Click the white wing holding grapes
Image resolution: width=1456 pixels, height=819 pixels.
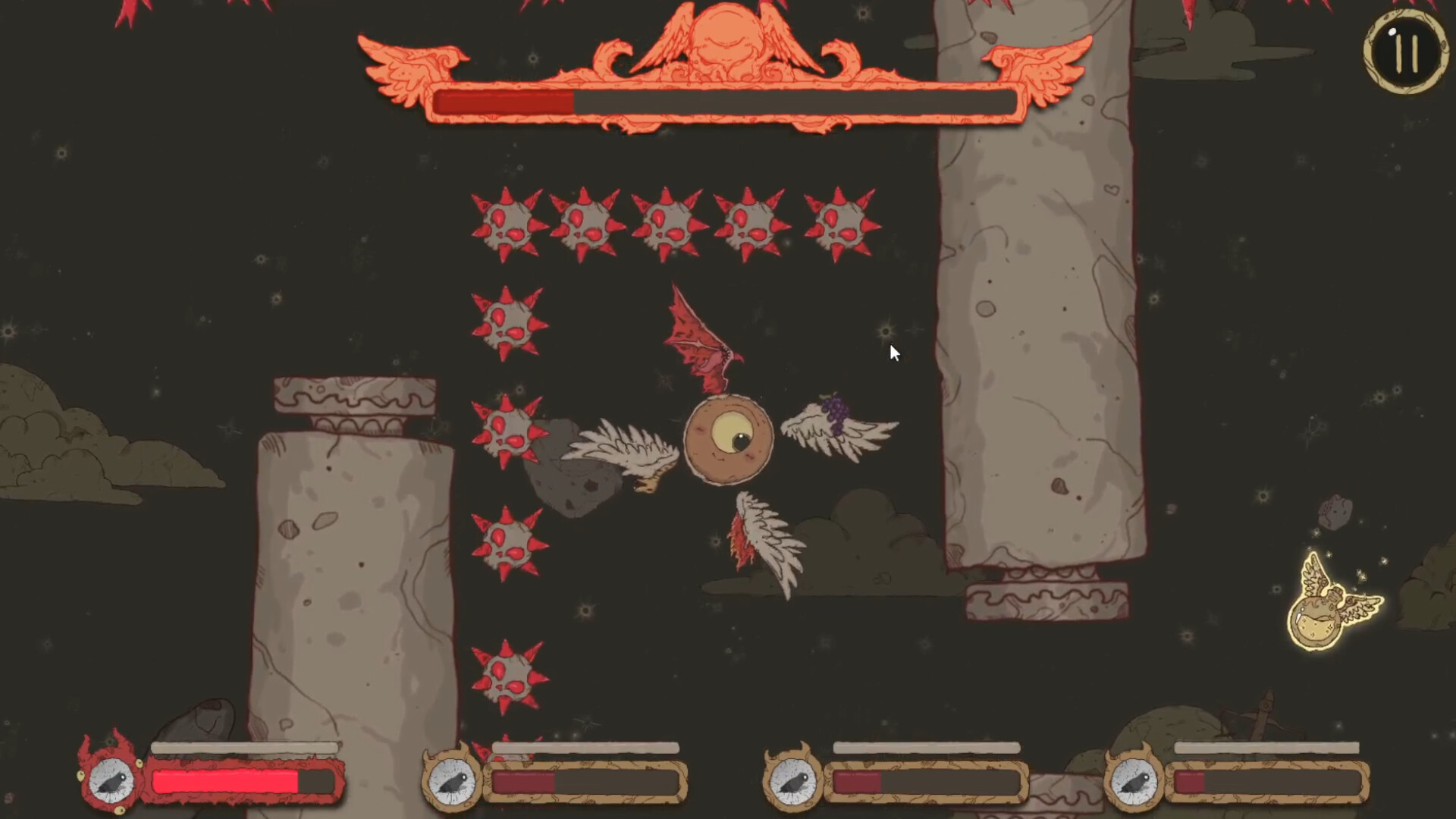pos(834,428)
